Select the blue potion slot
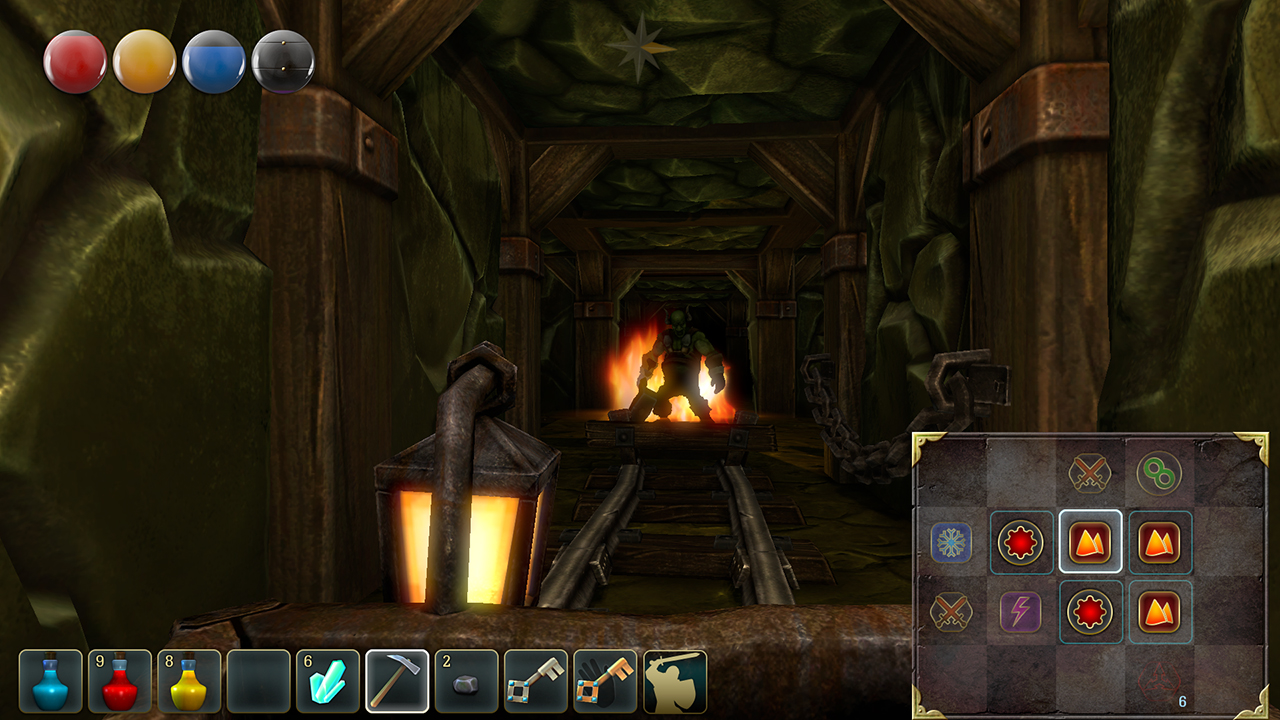1280x720 pixels. pos(50,682)
